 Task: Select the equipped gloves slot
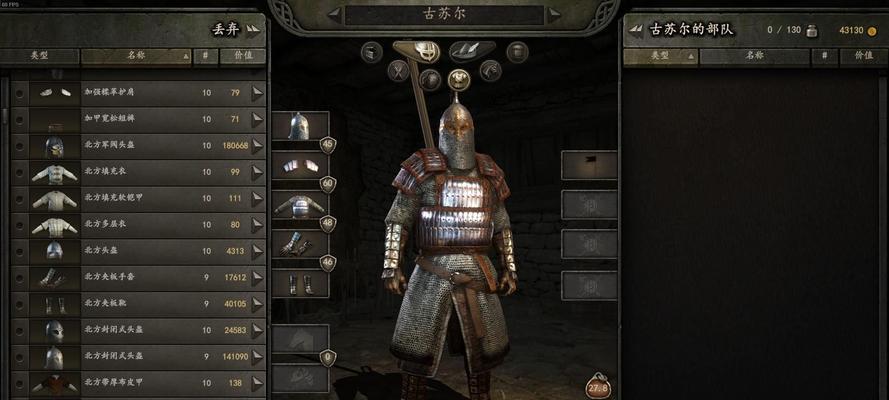(299, 244)
